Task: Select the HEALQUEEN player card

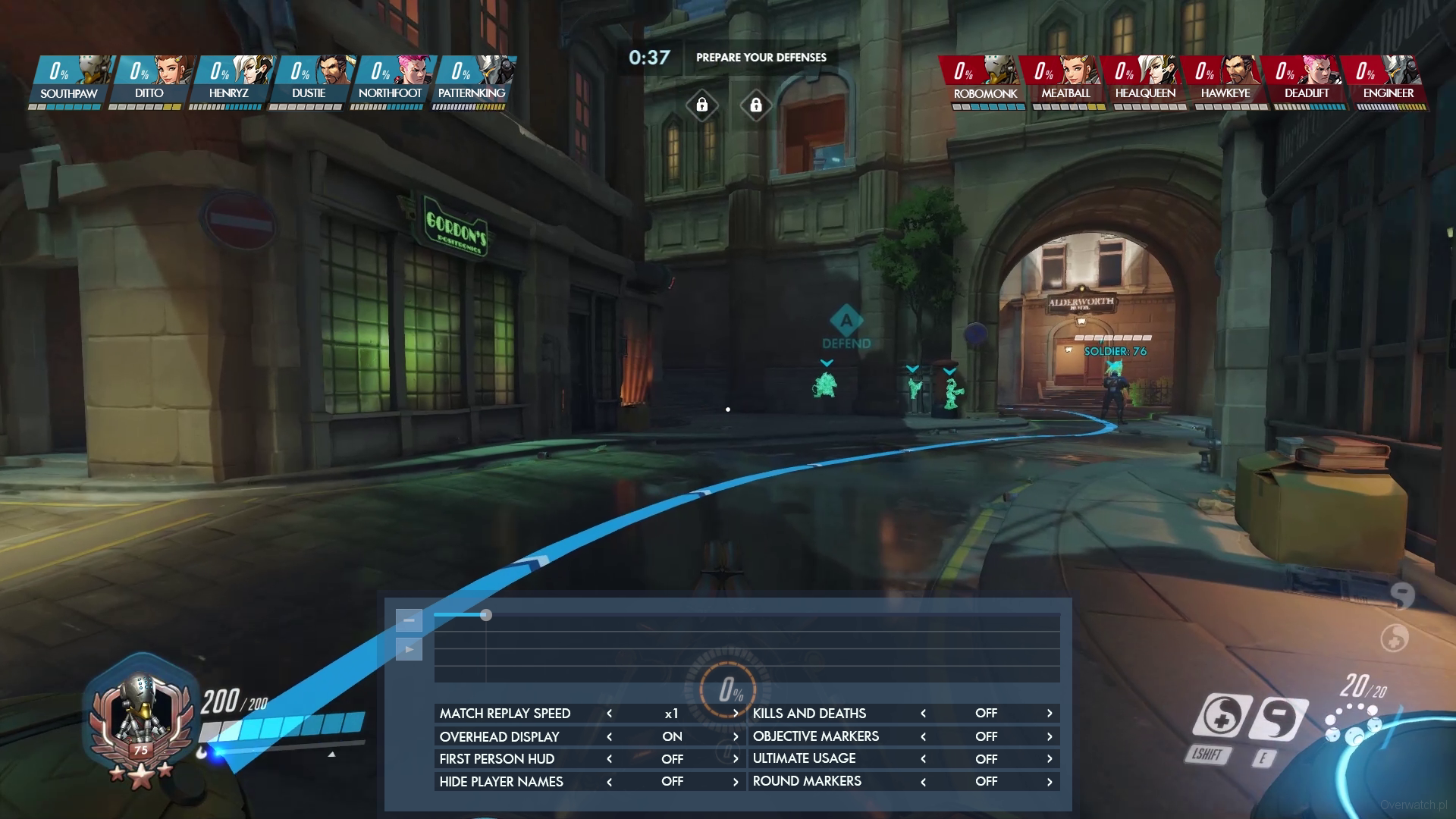Action: pos(1145,81)
